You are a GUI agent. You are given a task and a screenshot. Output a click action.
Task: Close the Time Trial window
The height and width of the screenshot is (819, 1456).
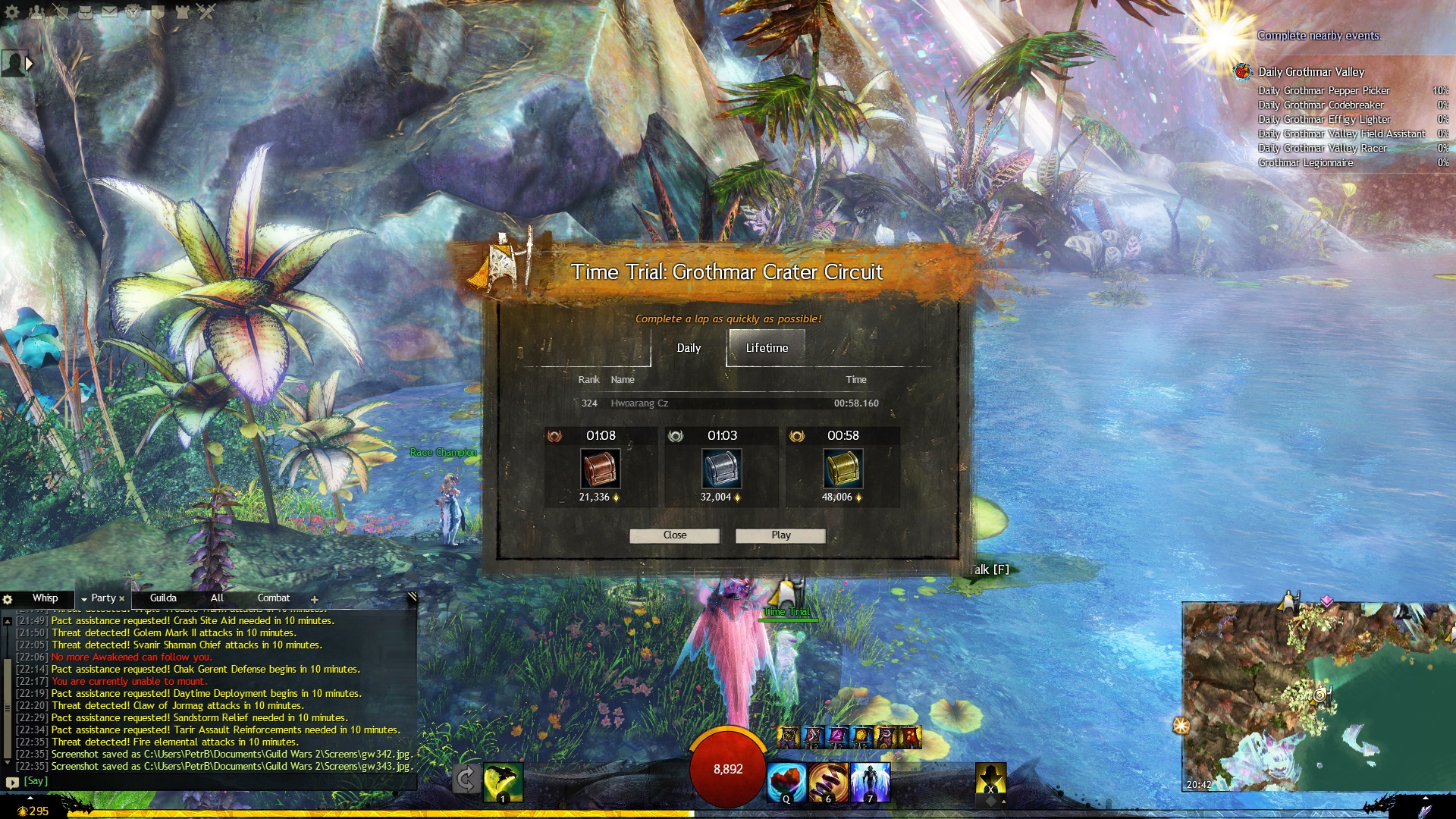[674, 535]
